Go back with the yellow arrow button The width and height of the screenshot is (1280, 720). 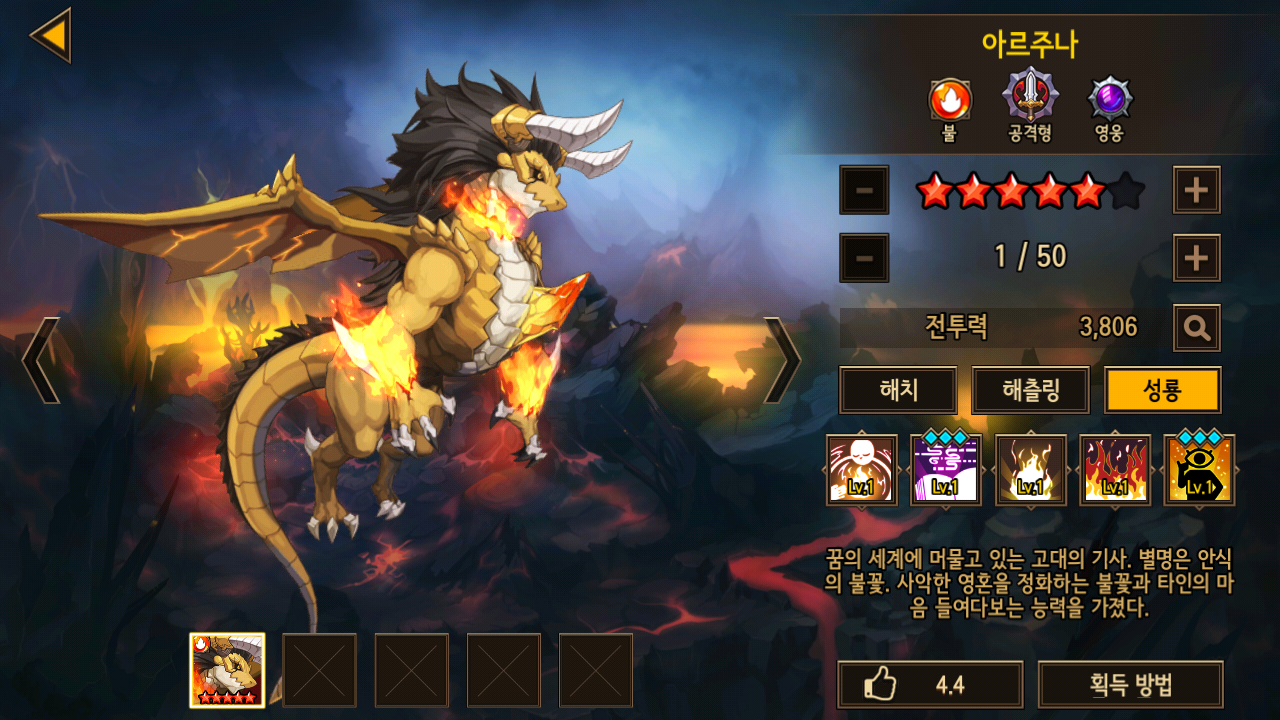[50, 35]
